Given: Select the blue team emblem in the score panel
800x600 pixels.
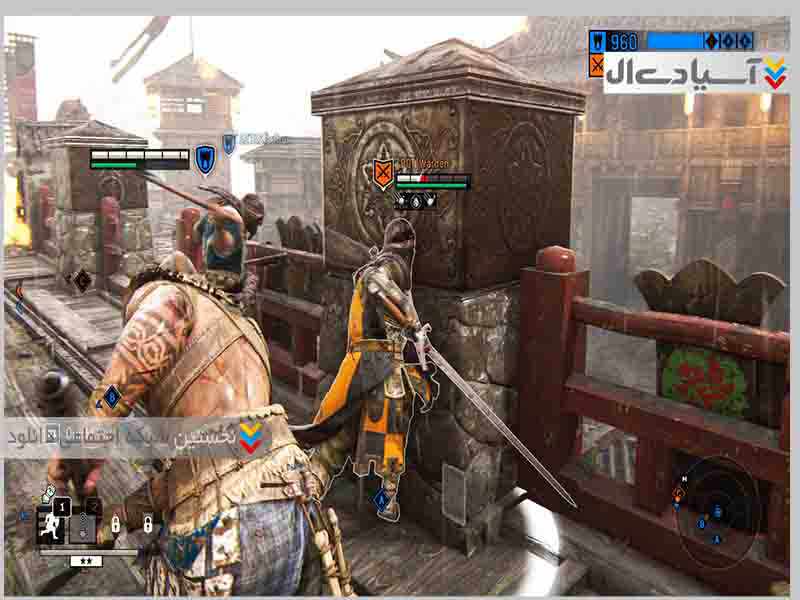Looking at the screenshot, I should click(598, 42).
